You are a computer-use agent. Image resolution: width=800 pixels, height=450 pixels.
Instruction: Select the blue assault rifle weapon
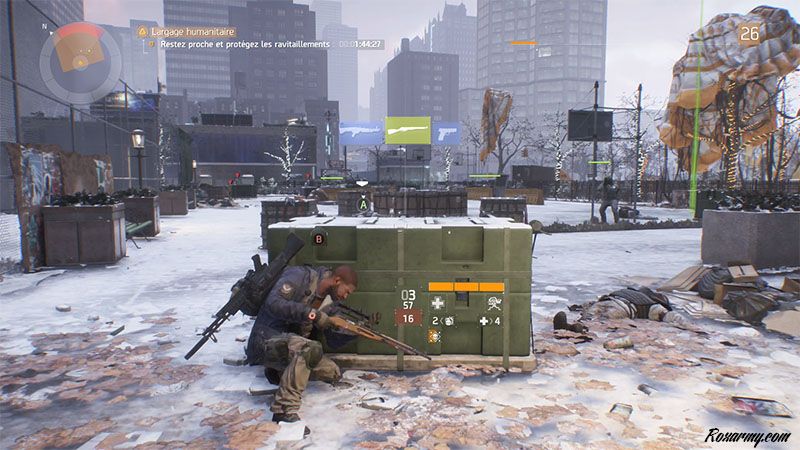click(361, 132)
